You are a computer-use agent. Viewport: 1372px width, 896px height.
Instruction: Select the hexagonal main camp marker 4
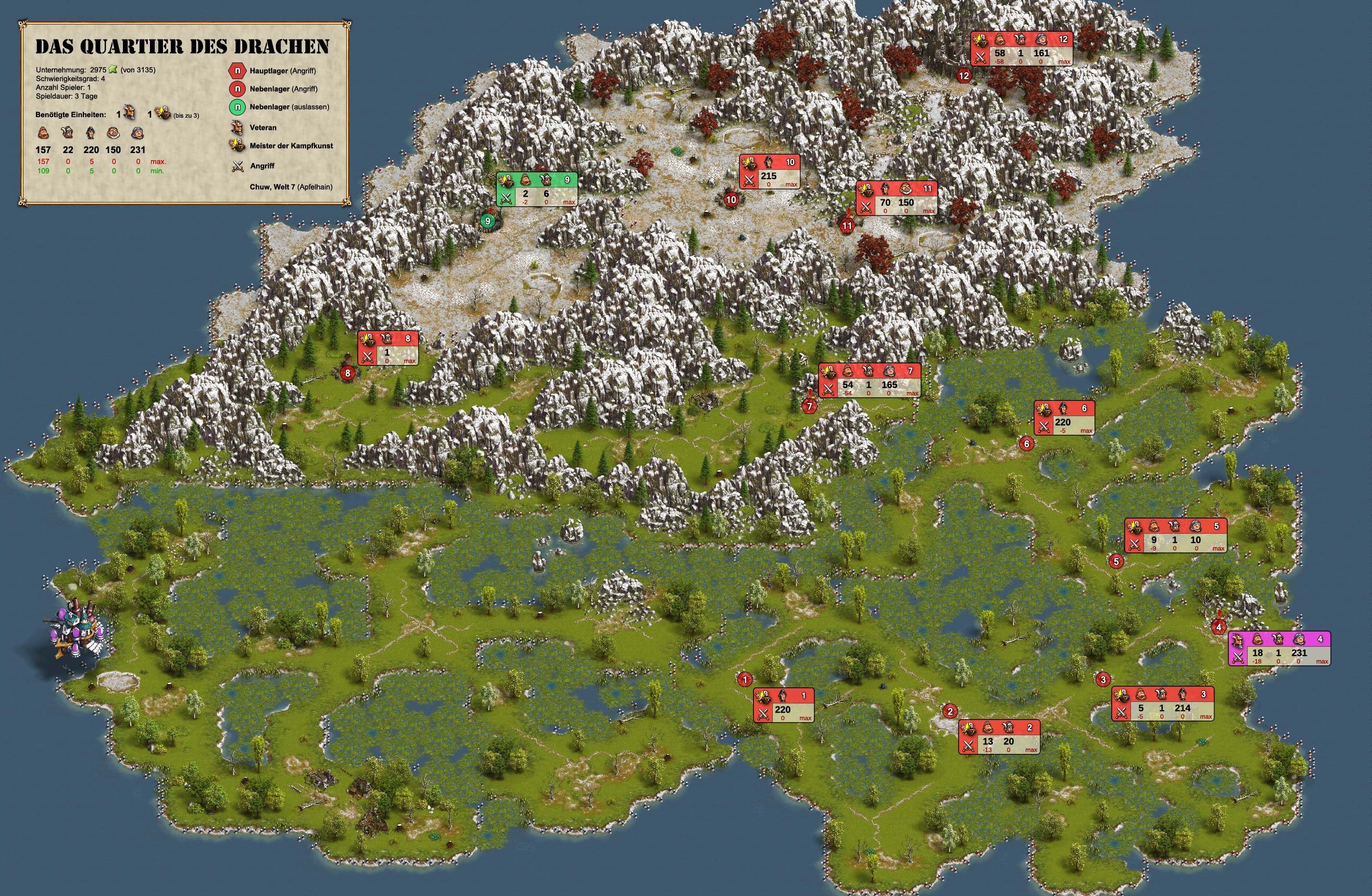coord(1218,627)
